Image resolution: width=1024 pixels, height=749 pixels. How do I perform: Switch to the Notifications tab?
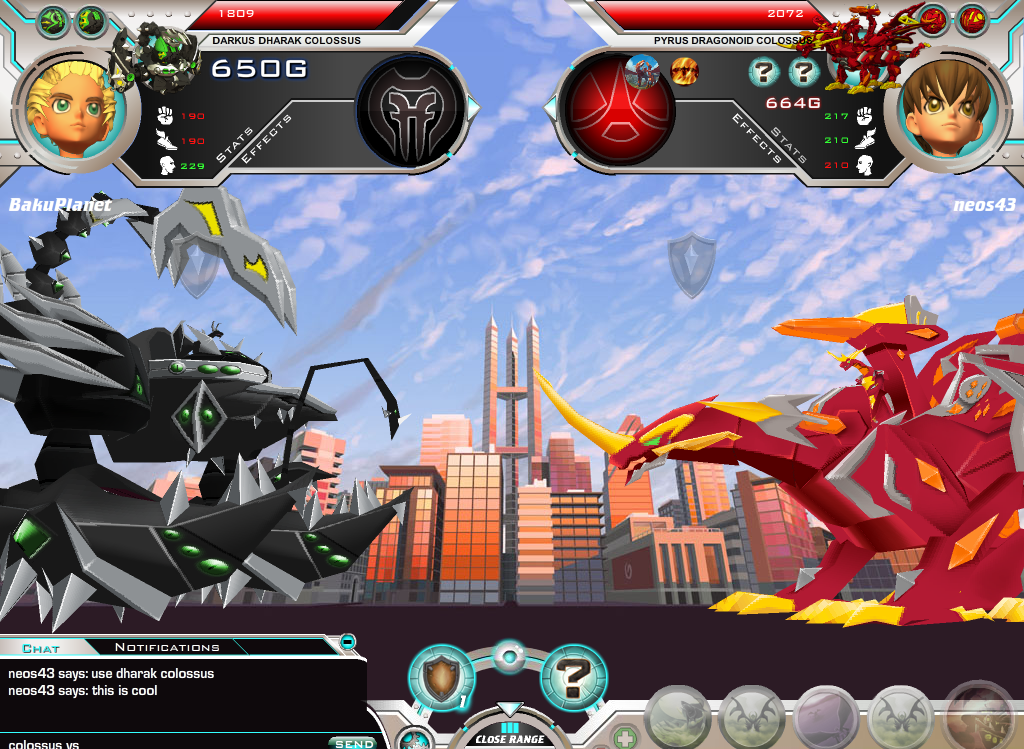(x=167, y=647)
